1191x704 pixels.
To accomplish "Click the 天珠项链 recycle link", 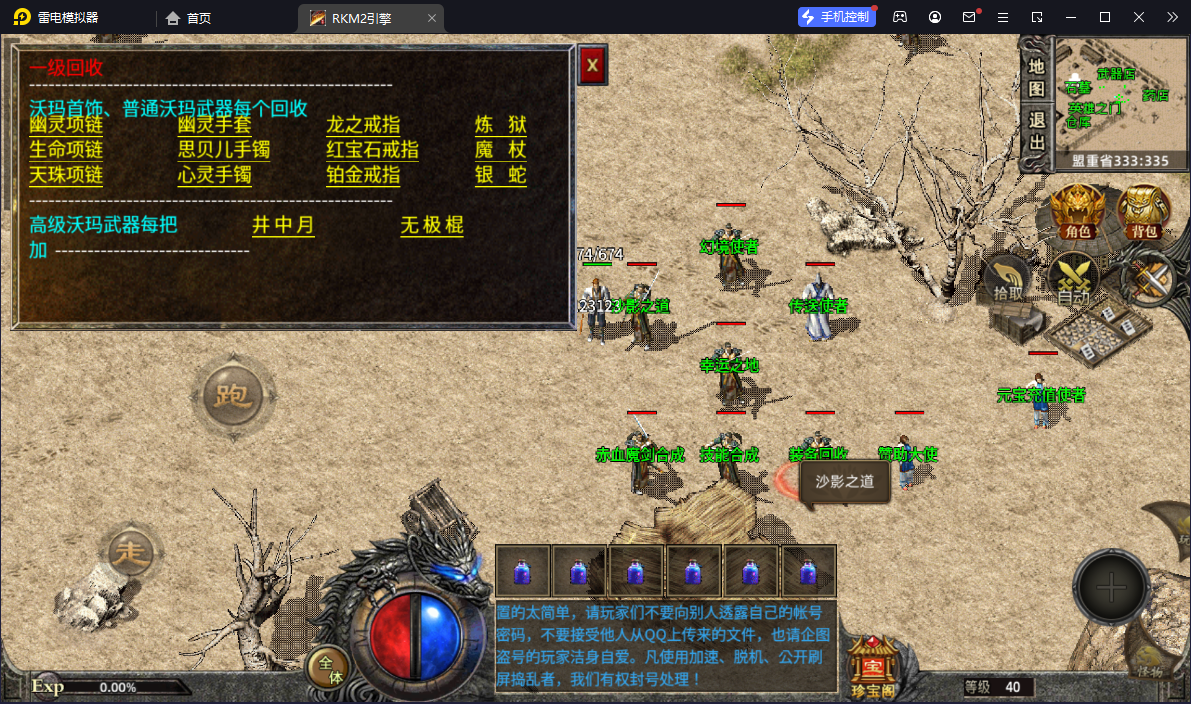I will pos(66,175).
